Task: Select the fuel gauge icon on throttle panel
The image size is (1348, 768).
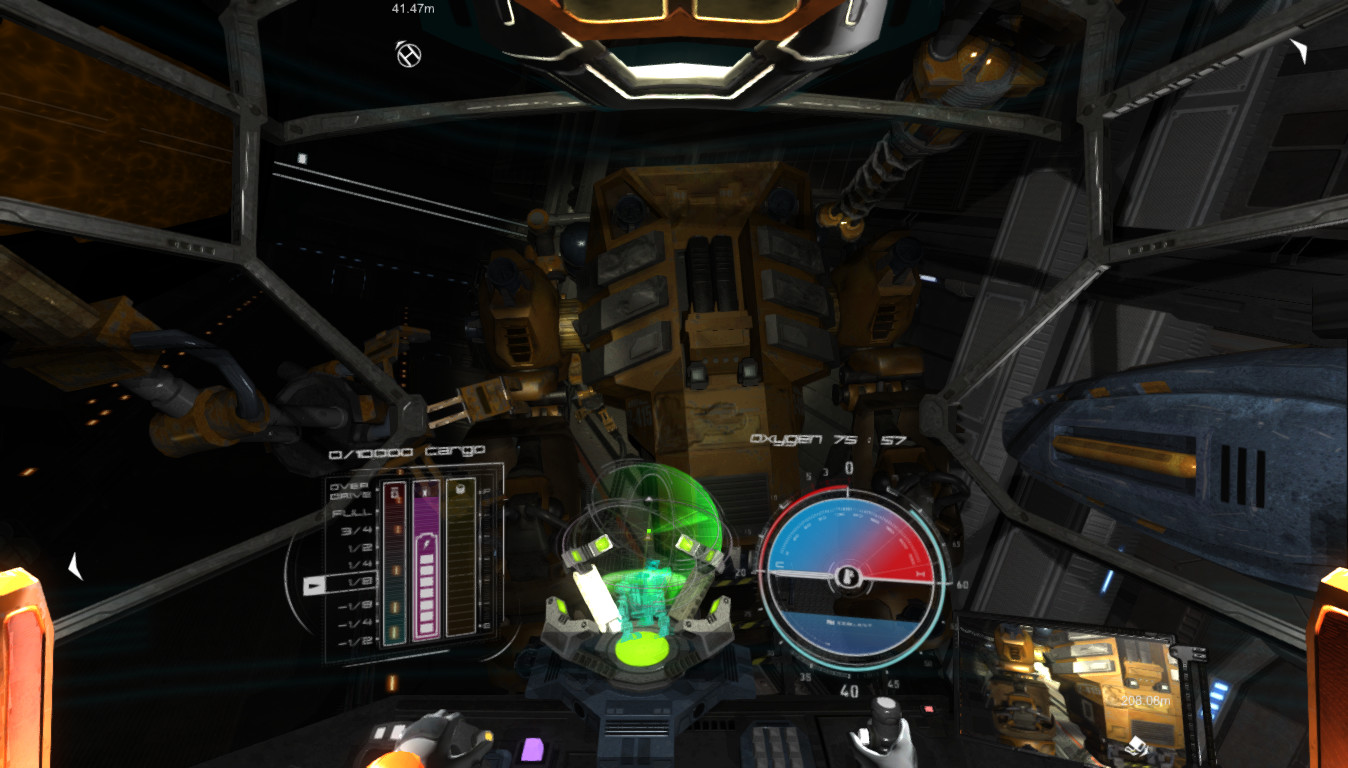Action: 396,492
